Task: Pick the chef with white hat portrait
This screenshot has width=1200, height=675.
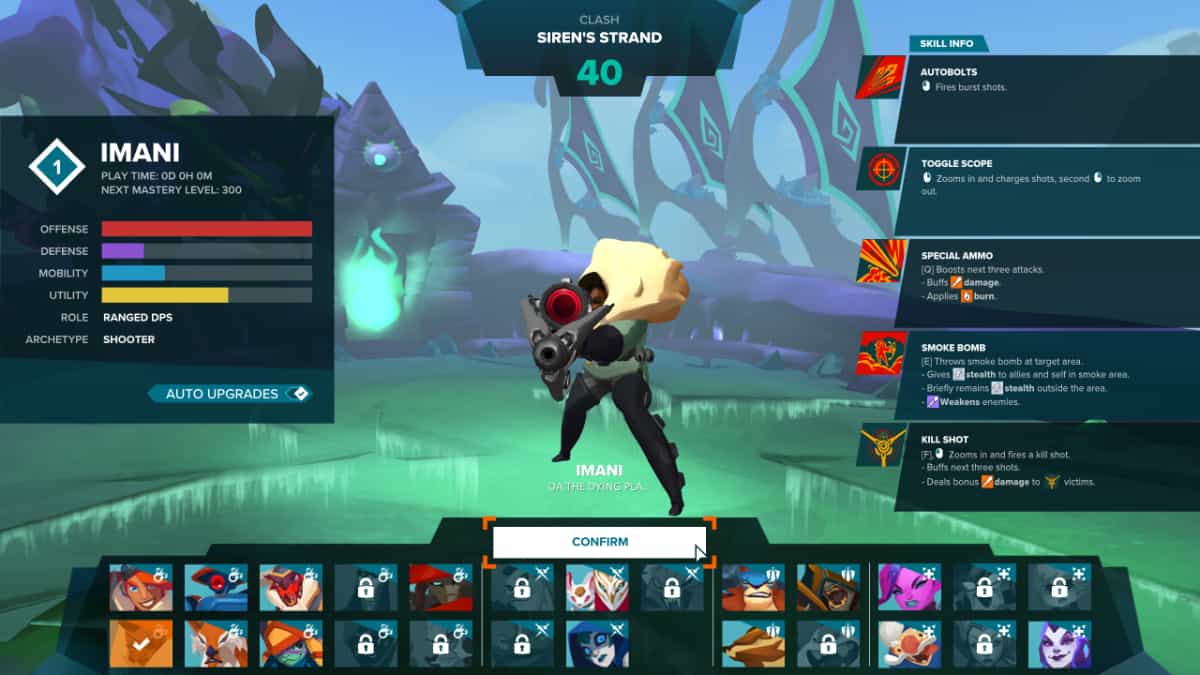Action: [x=909, y=643]
